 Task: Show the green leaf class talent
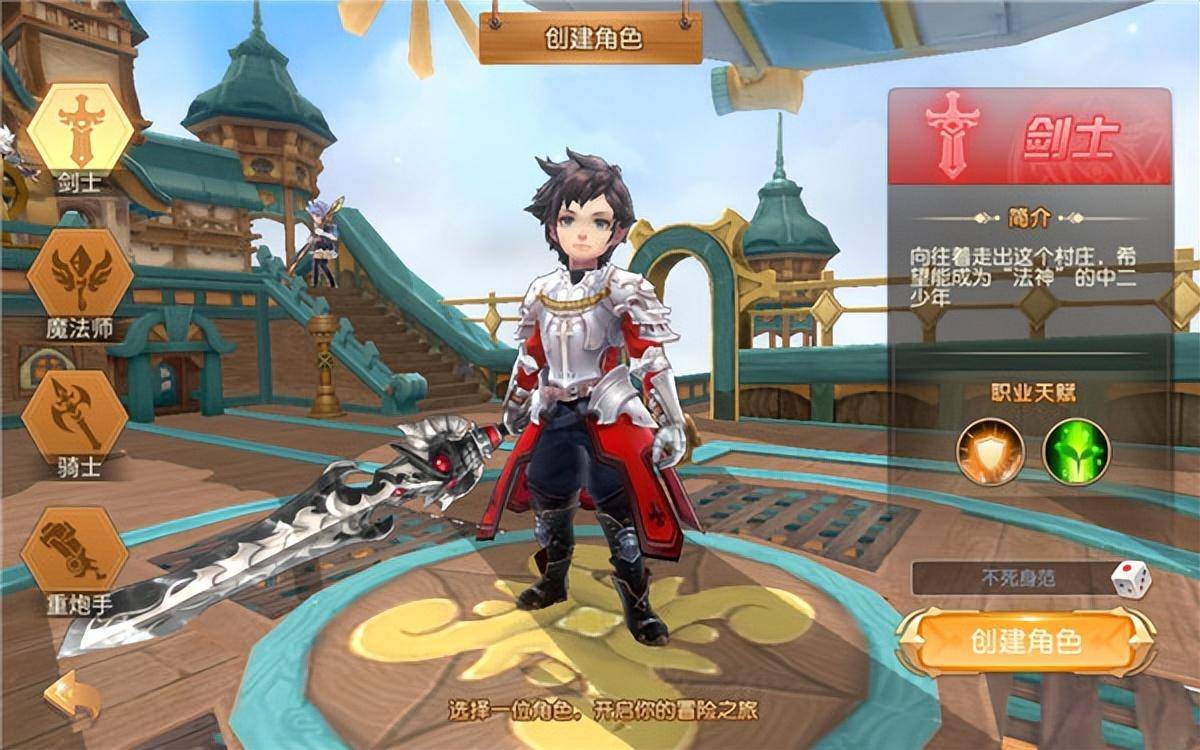[1076, 452]
